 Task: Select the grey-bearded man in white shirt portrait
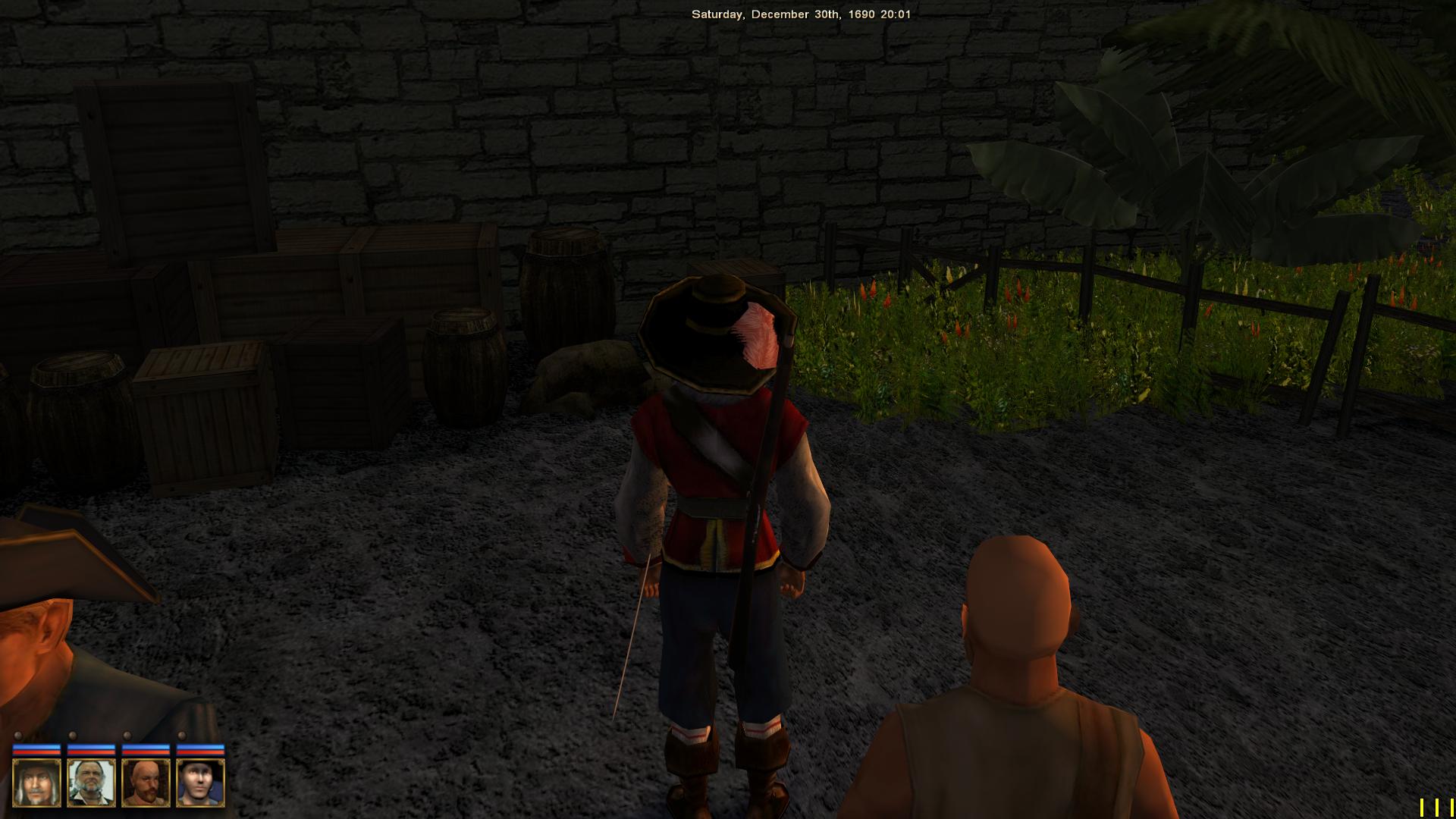pos(91,783)
